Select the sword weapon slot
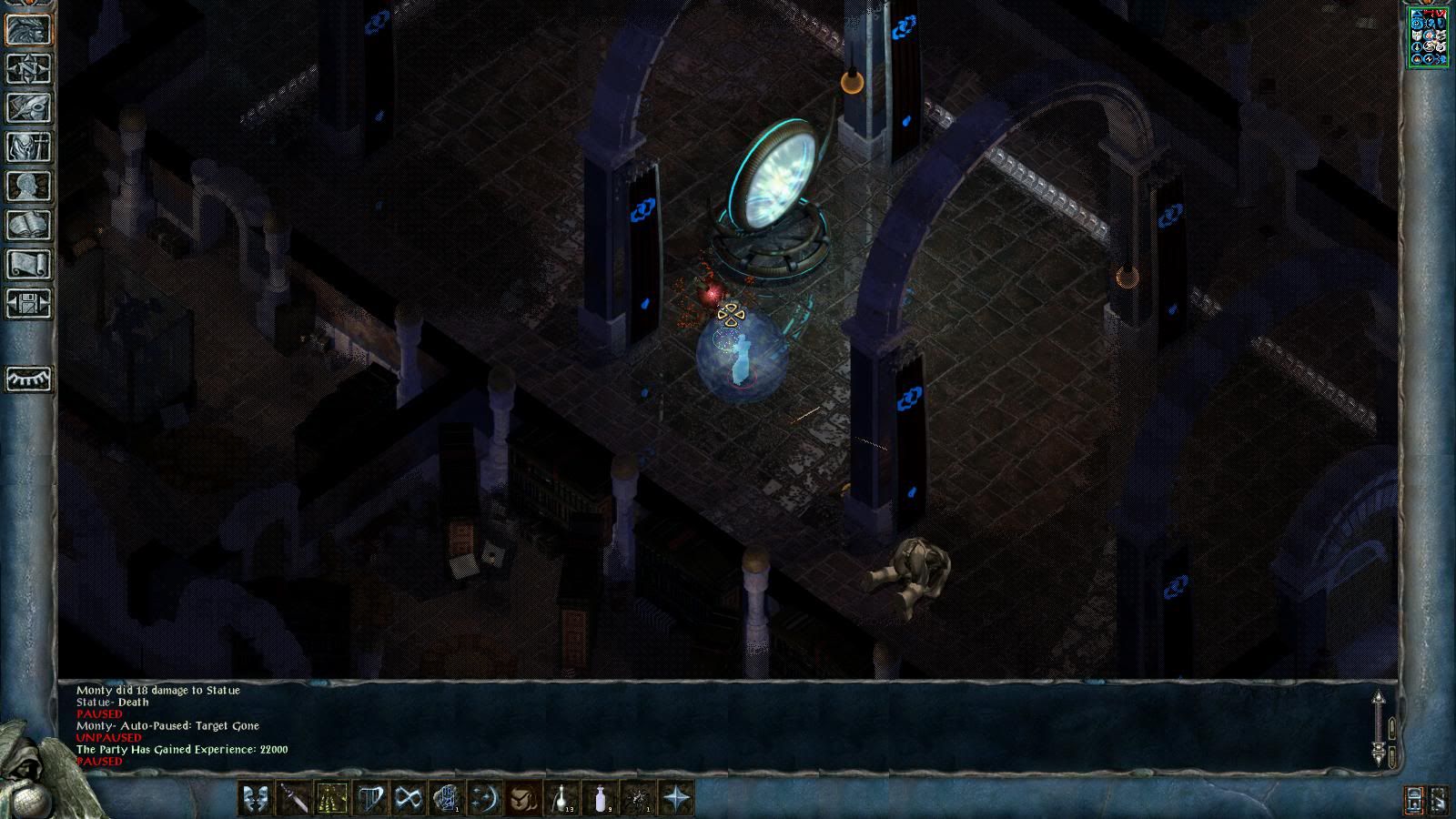1456x819 pixels. tap(294, 799)
